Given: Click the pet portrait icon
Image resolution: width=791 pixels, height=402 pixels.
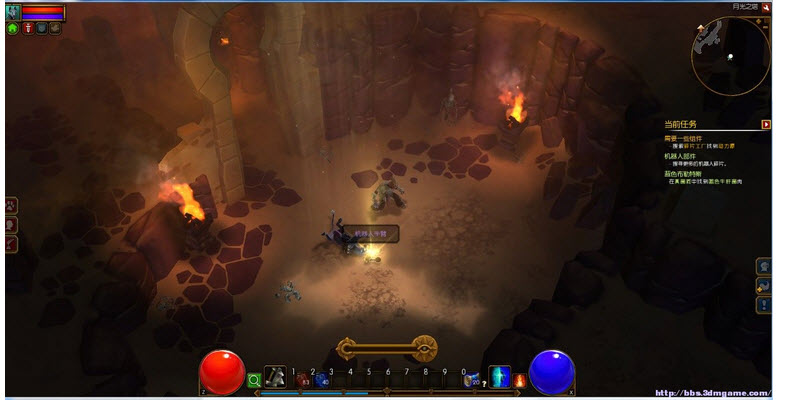Looking at the screenshot, I should coord(13,12).
